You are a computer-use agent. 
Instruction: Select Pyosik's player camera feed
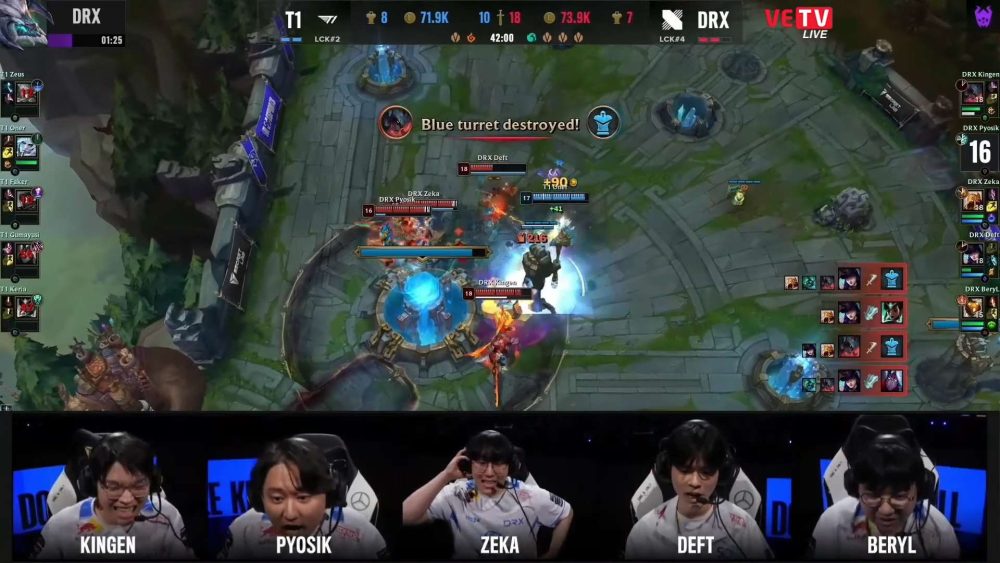pyautogui.click(x=302, y=490)
